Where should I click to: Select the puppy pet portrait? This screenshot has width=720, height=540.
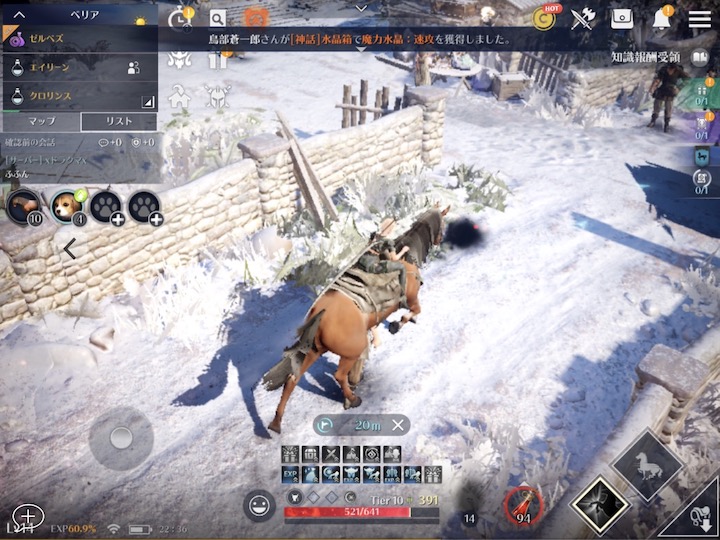click(67, 205)
